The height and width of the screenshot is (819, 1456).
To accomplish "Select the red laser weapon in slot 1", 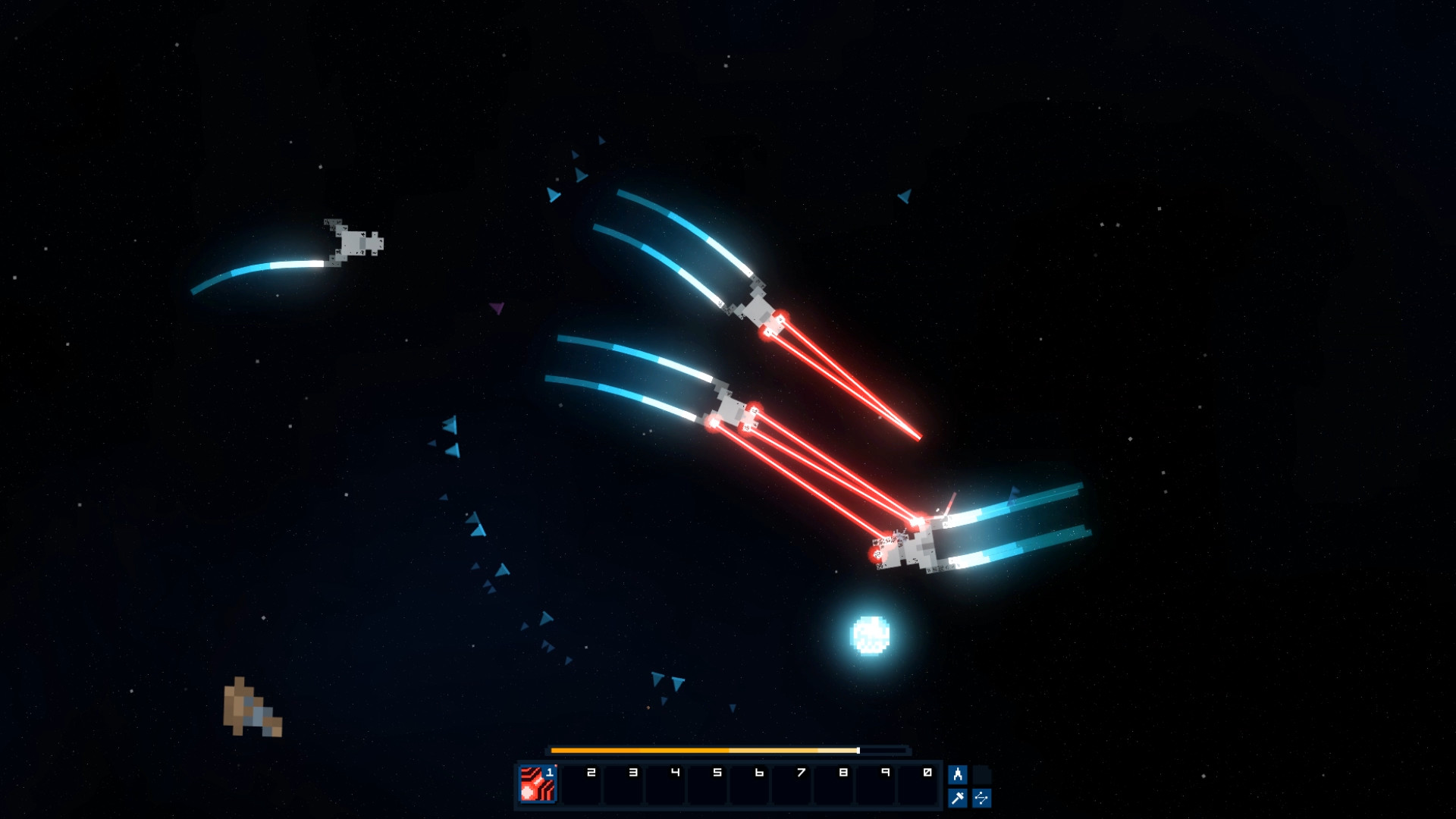I will 538,784.
